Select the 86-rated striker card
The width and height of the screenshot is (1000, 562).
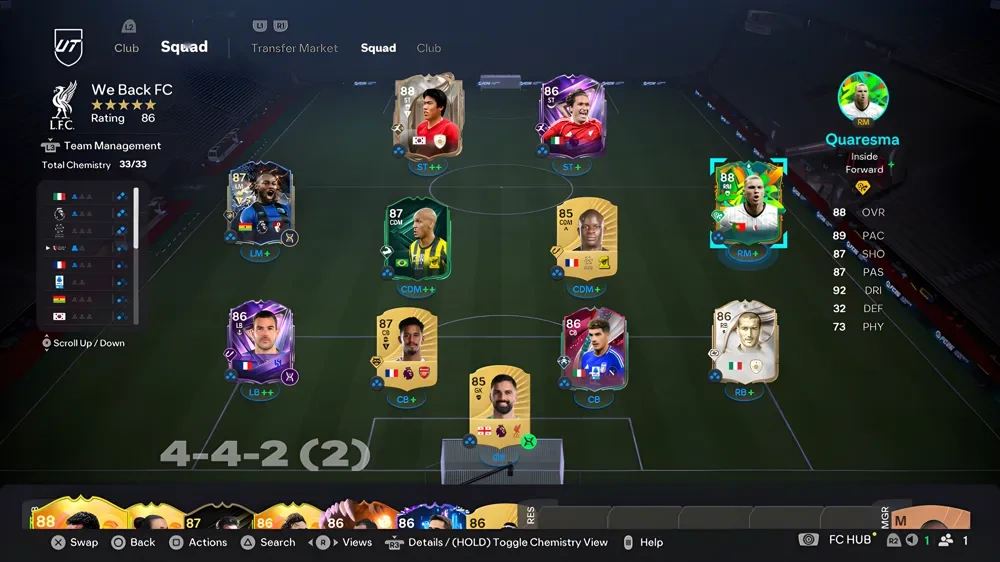(571, 119)
